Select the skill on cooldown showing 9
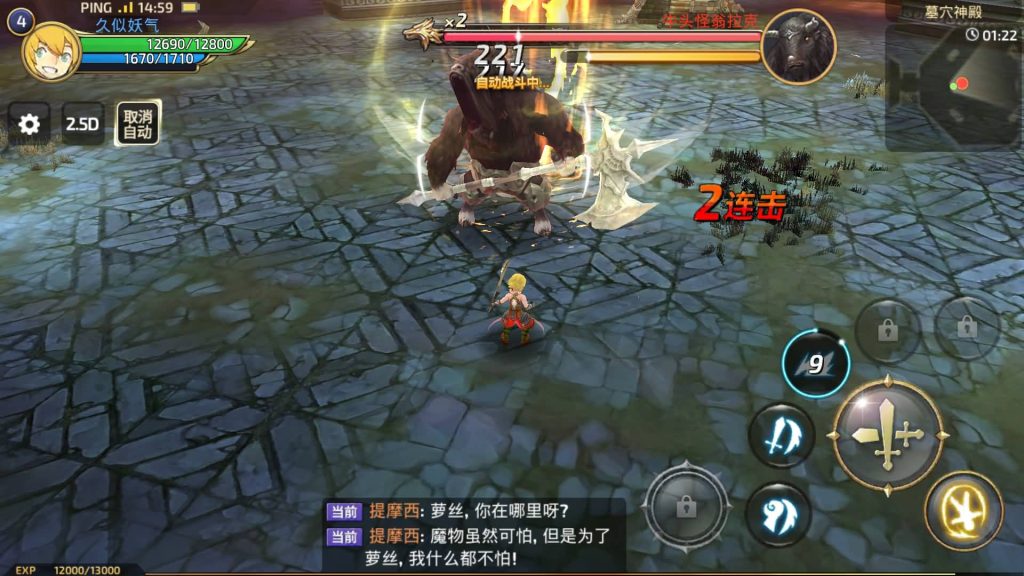Image resolution: width=1024 pixels, height=576 pixels. click(x=816, y=364)
